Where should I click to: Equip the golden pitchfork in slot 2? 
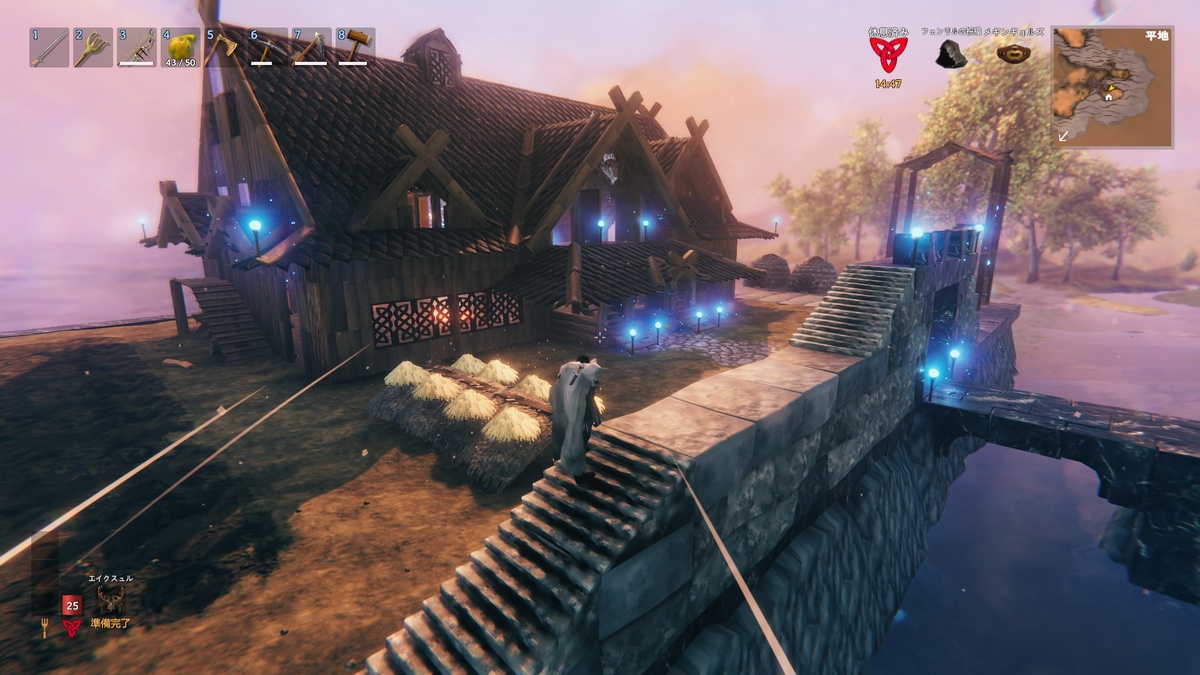[x=93, y=47]
